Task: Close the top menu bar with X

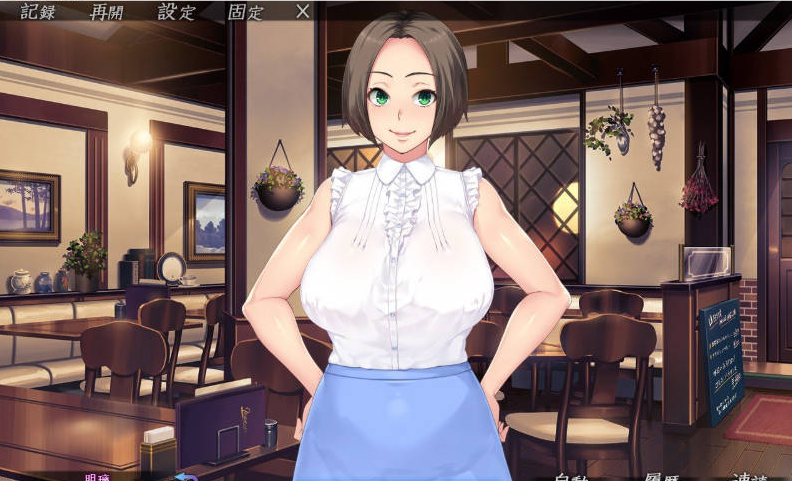Action: tap(303, 12)
